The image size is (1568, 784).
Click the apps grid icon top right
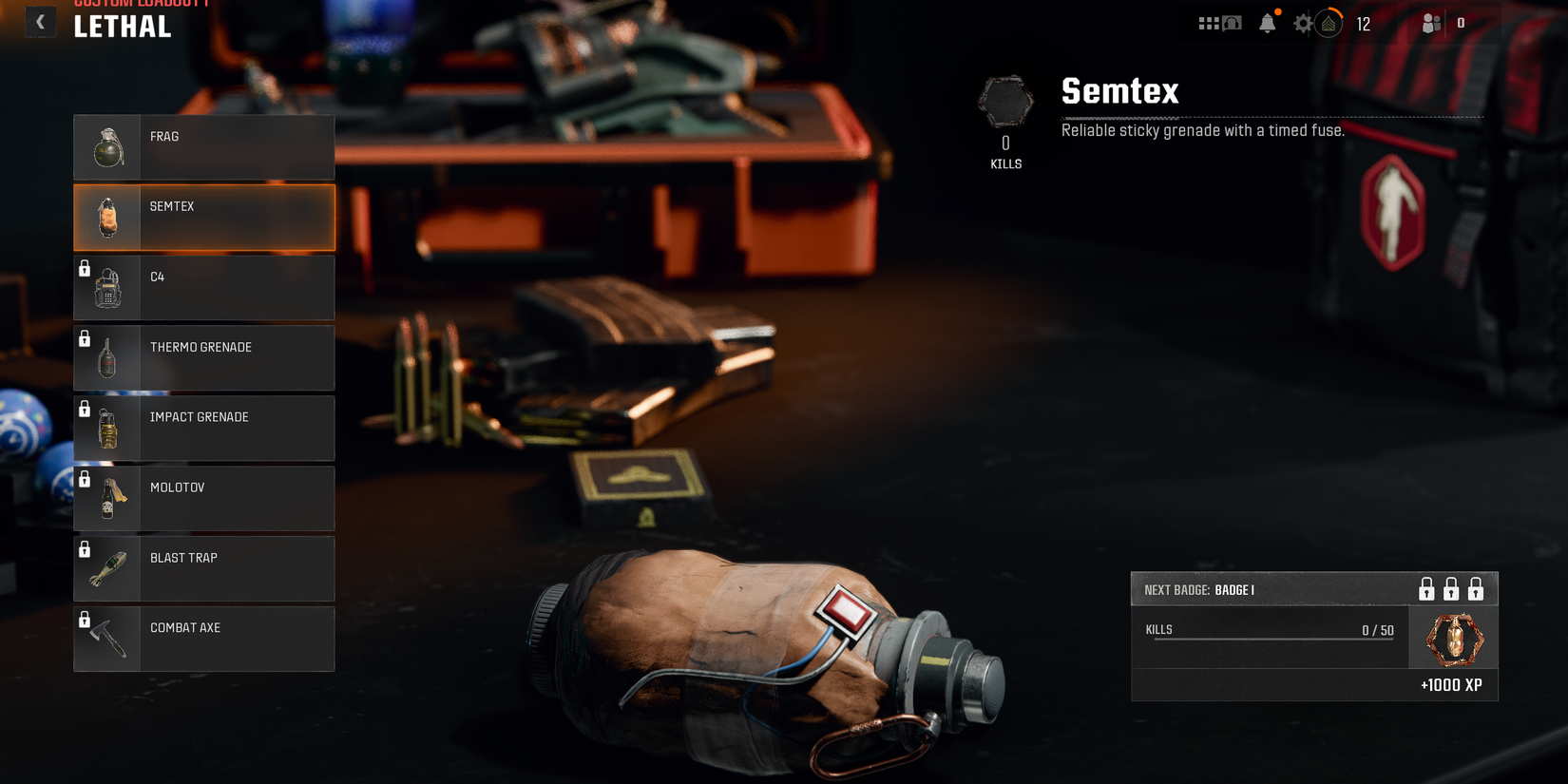(x=1207, y=22)
